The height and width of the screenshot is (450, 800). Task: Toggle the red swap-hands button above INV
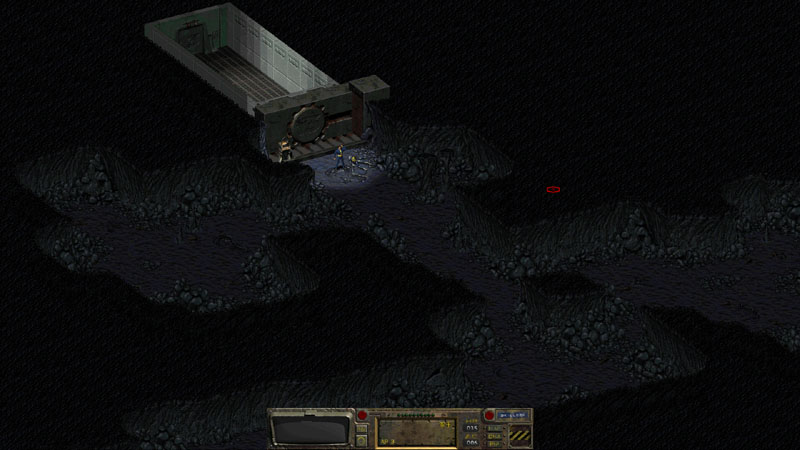click(362, 415)
